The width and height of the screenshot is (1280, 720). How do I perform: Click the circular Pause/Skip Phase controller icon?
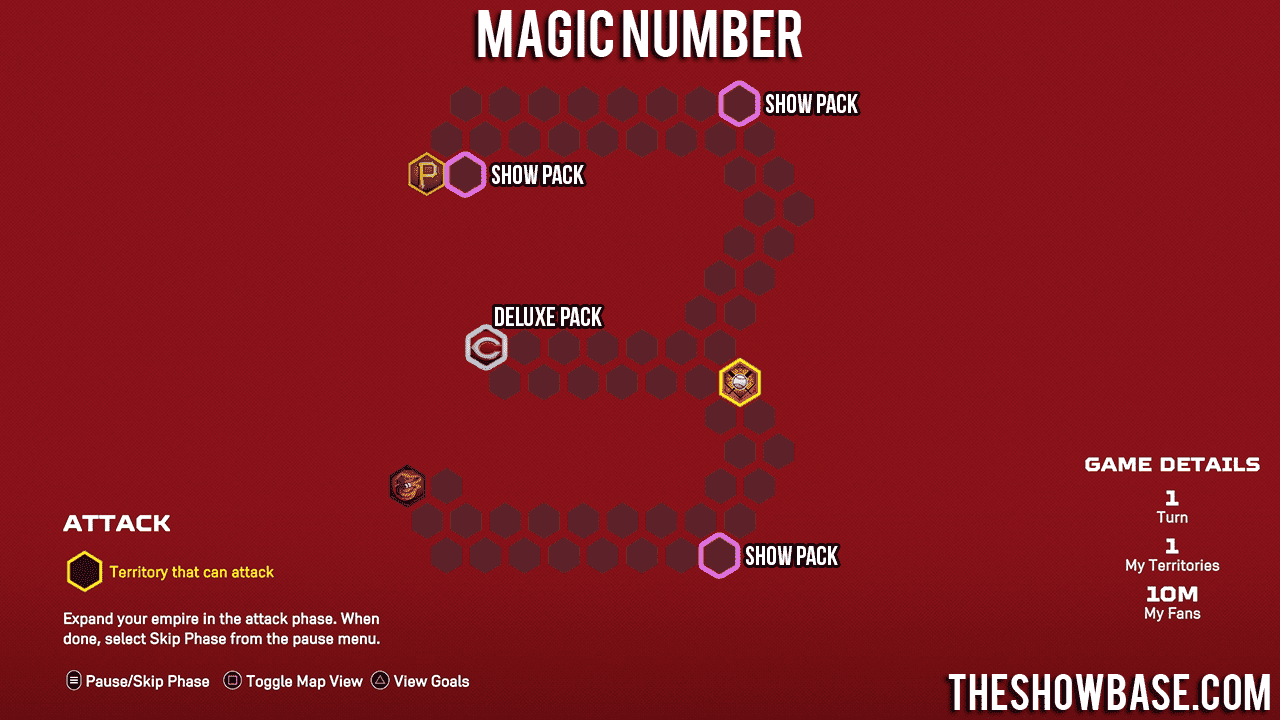[x=72, y=680]
